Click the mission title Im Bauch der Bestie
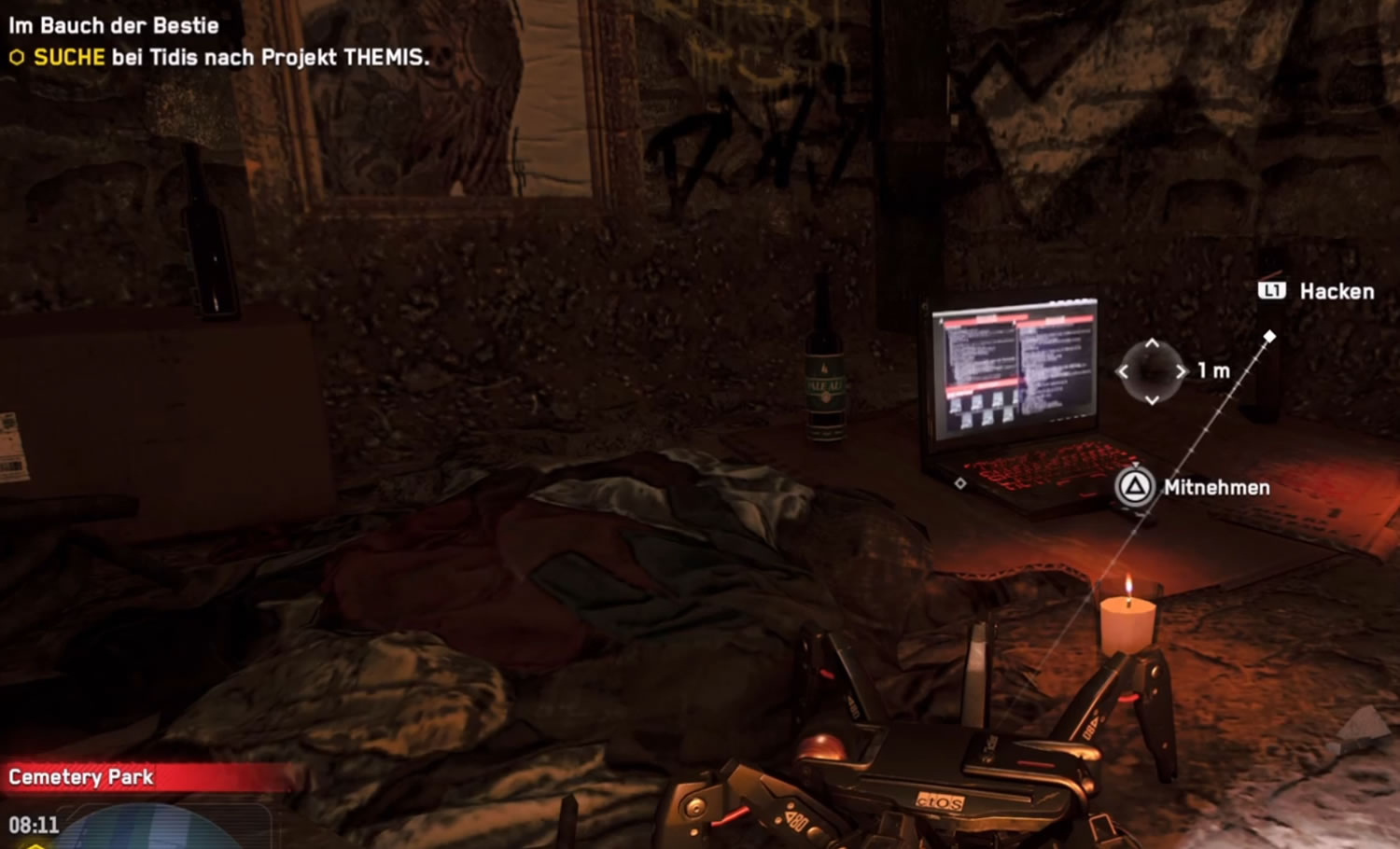Screen dimensions: 1400x849 tap(114, 25)
